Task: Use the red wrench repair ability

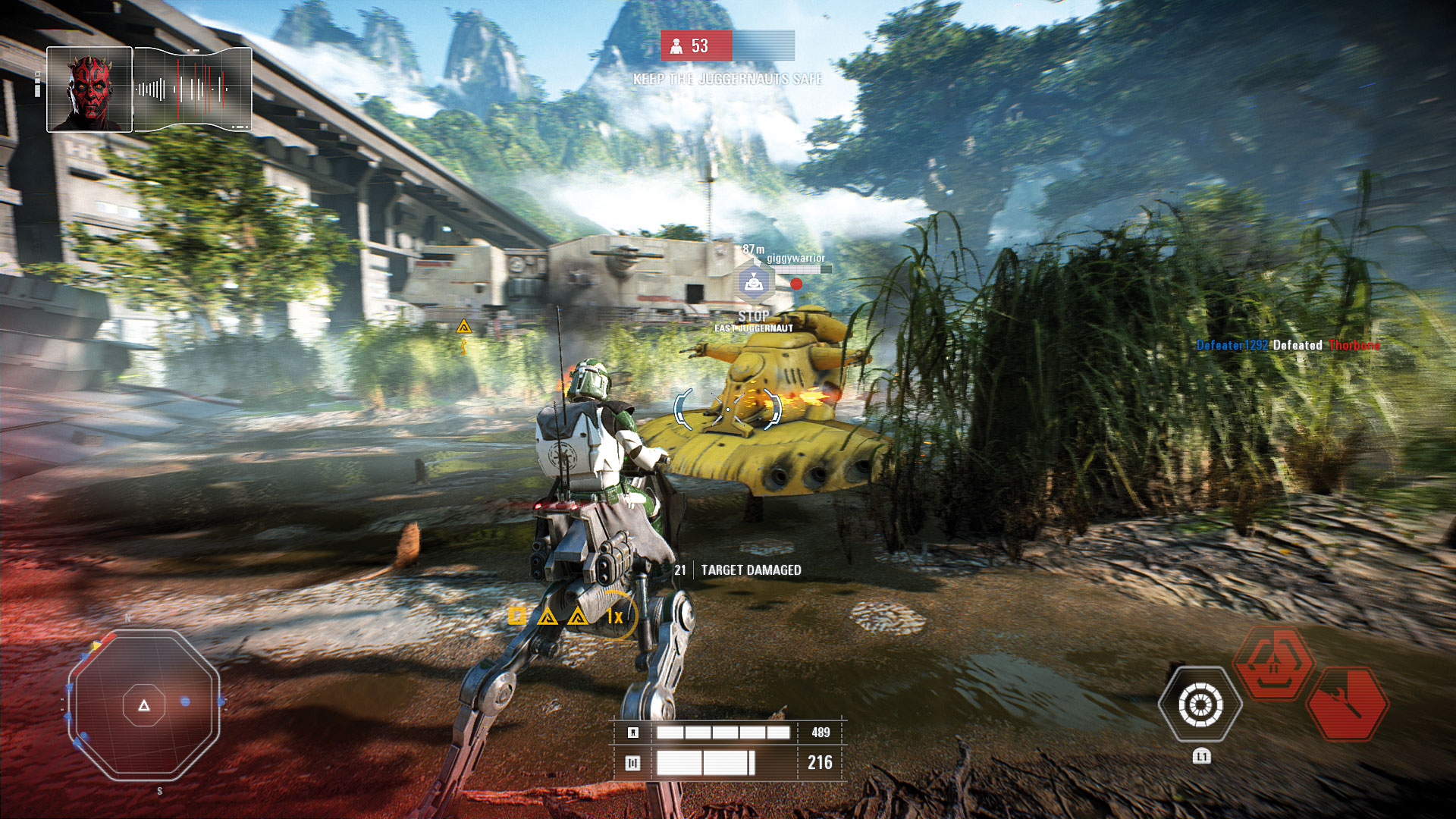Action: (1348, 703)
